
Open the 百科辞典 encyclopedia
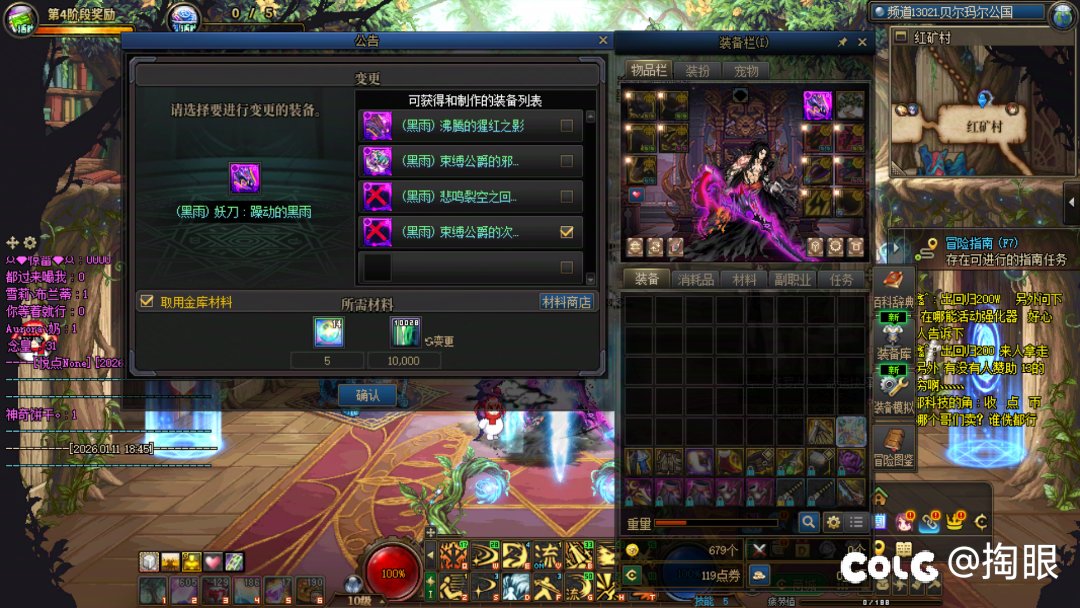pyautogui.click(x=894, y=290)
